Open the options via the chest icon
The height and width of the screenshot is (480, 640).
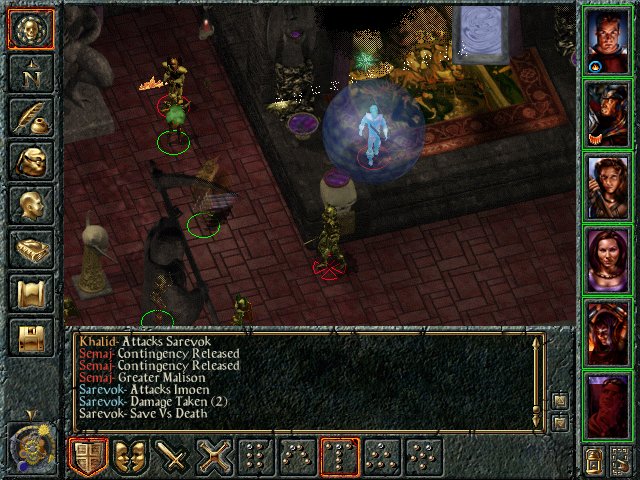tap(30, 337)
